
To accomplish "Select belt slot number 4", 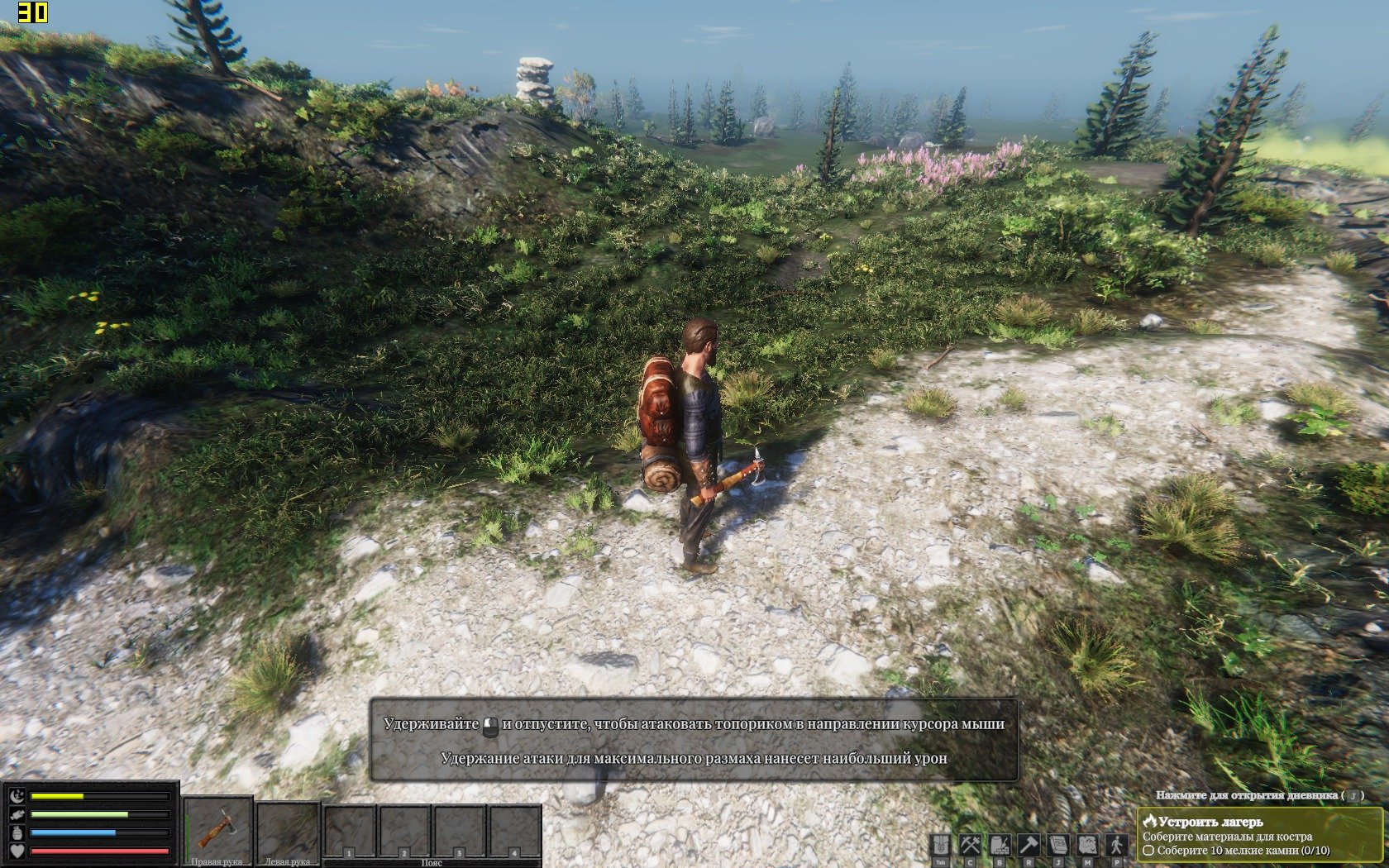I will [514, 831].
